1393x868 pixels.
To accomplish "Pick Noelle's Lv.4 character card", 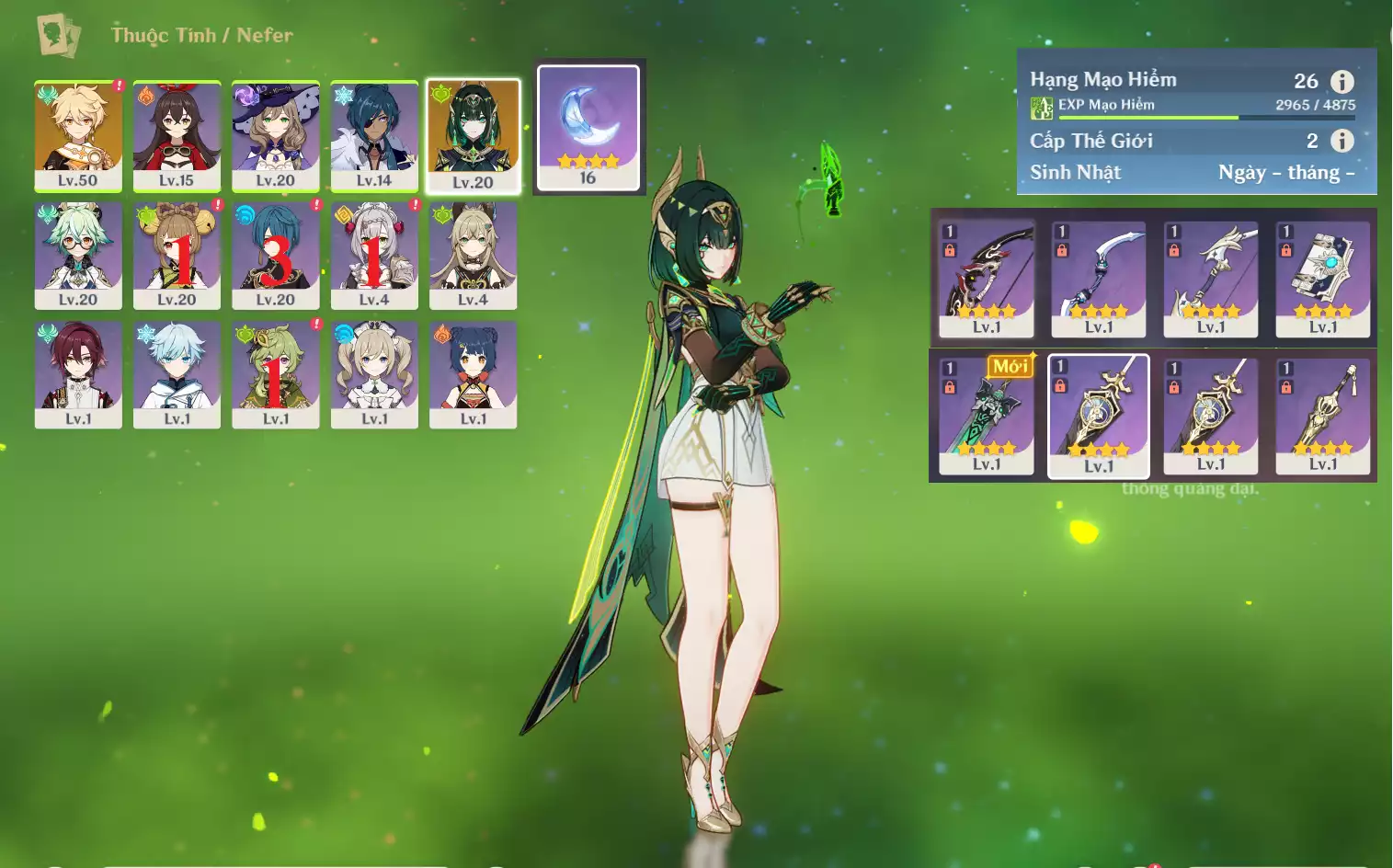I will point(374,256).
